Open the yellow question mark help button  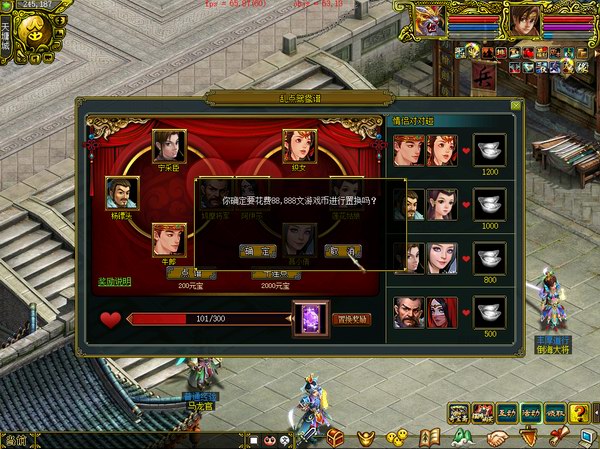pos(579,413)
